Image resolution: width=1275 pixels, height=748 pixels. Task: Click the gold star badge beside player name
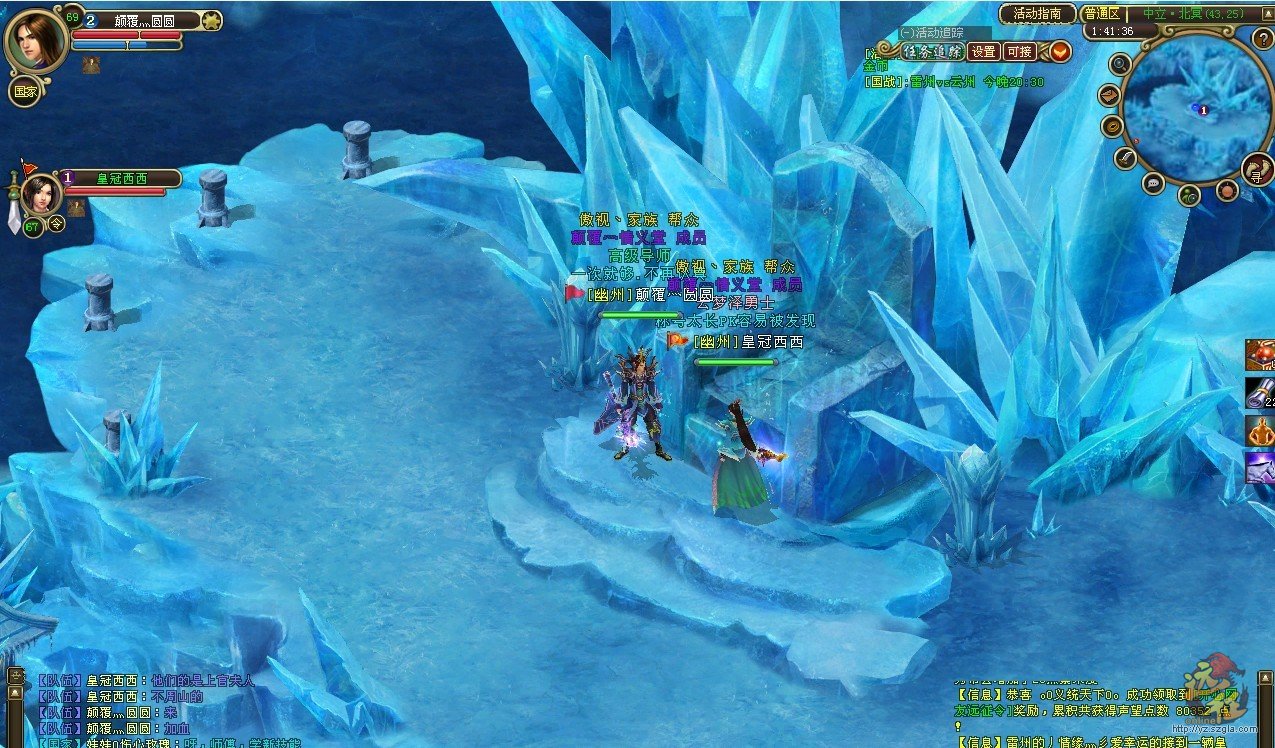tap(211, 19)
